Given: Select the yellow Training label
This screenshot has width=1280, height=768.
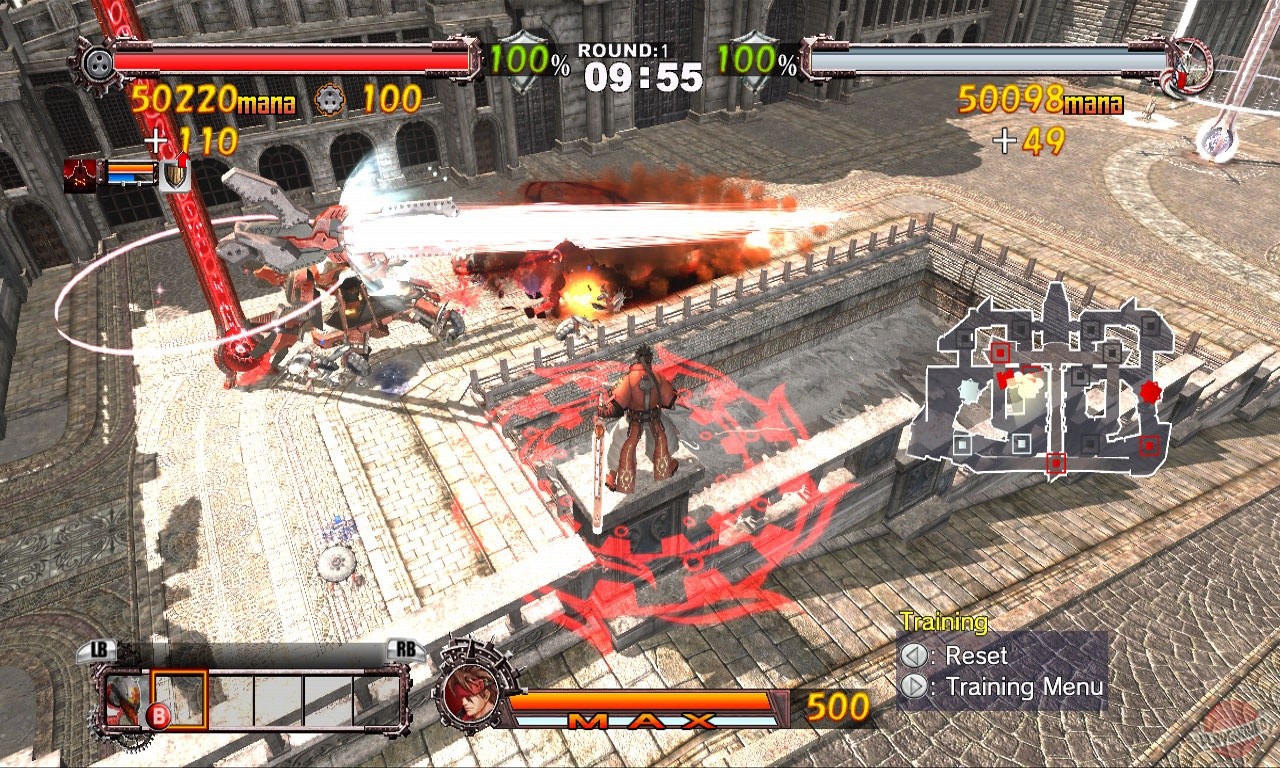Looking at the screenshot, I should [x=945, y=621].
